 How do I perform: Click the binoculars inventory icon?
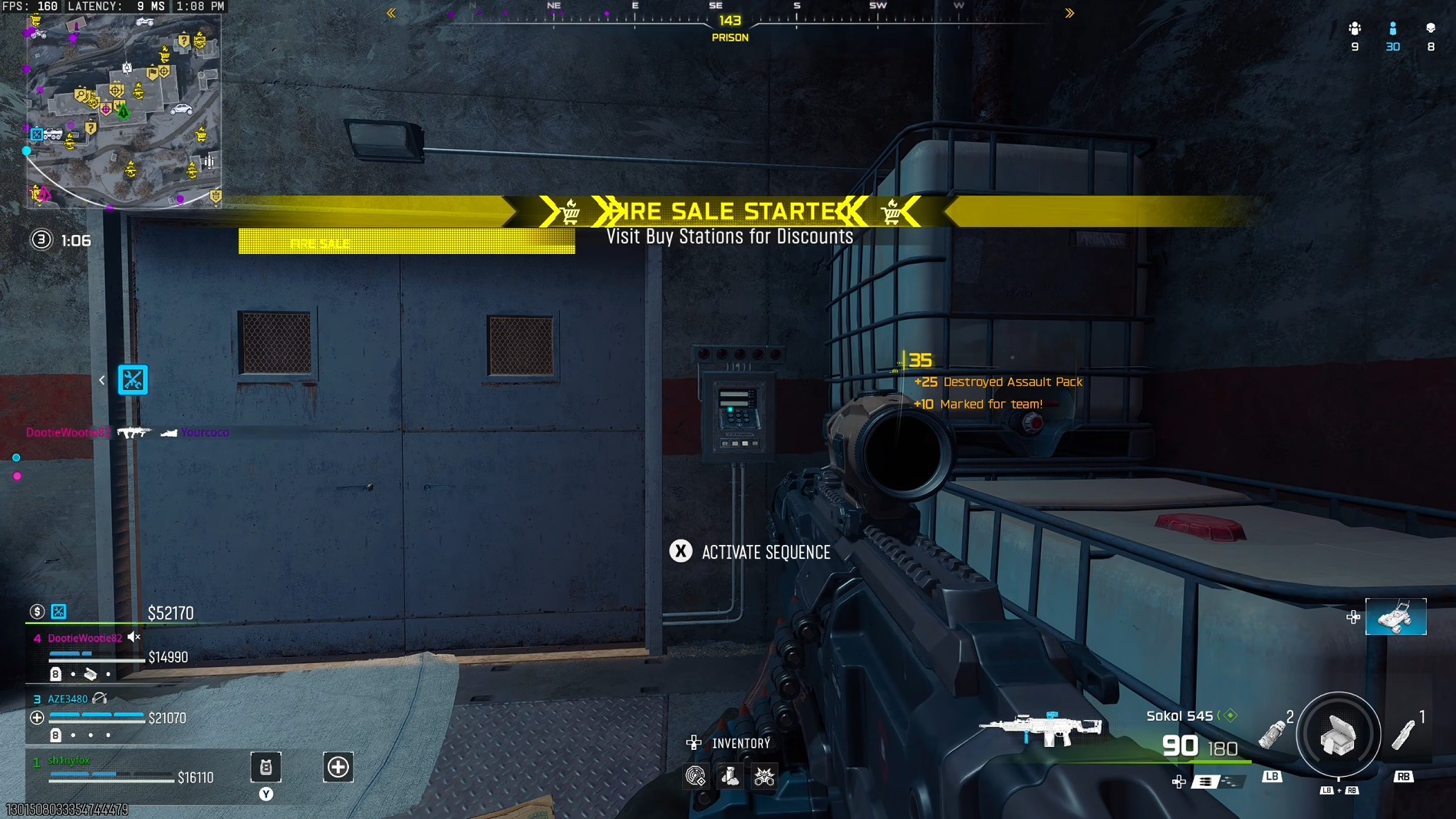pyautogui.click(x=764, y=776)
